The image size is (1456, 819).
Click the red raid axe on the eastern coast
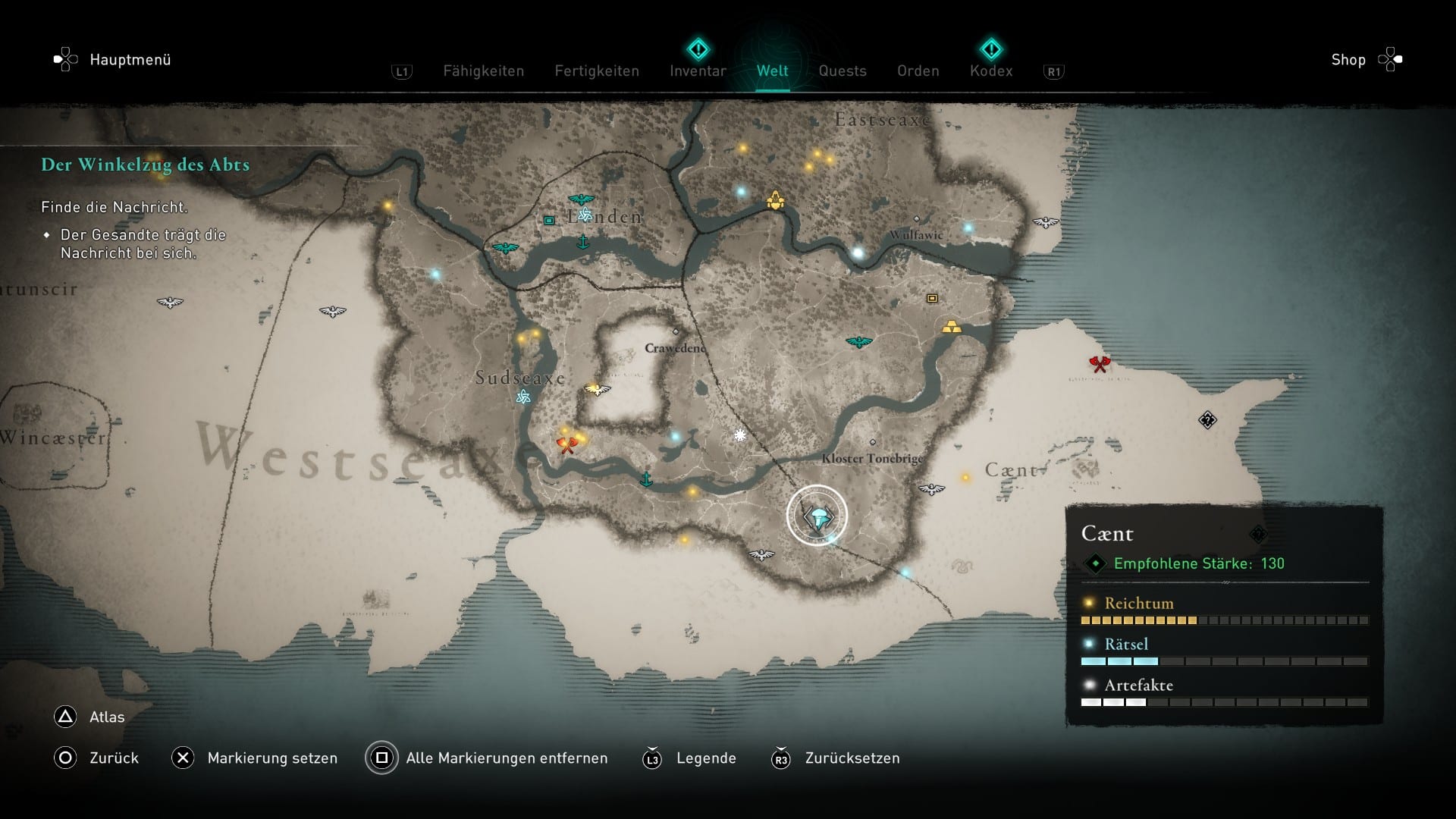1100,364
